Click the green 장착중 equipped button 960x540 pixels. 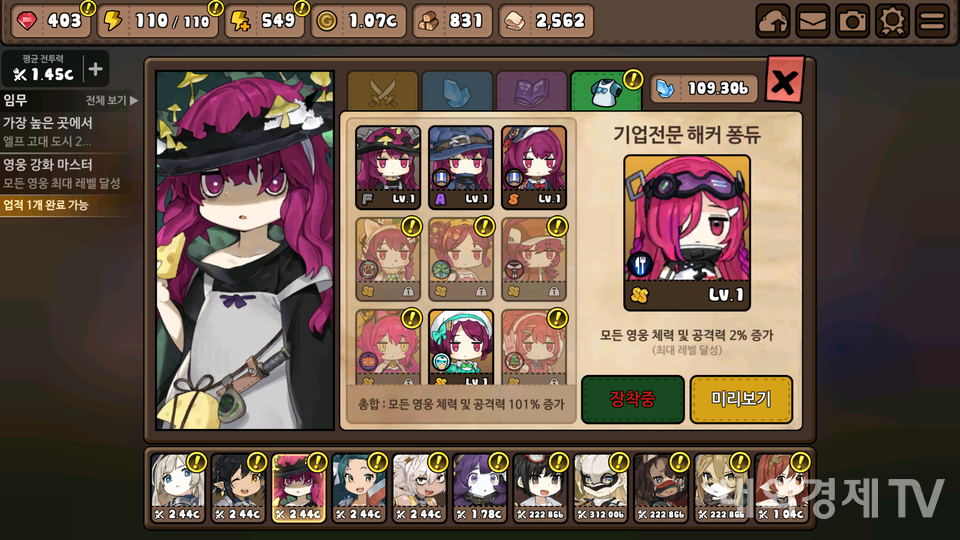point(632,399)
